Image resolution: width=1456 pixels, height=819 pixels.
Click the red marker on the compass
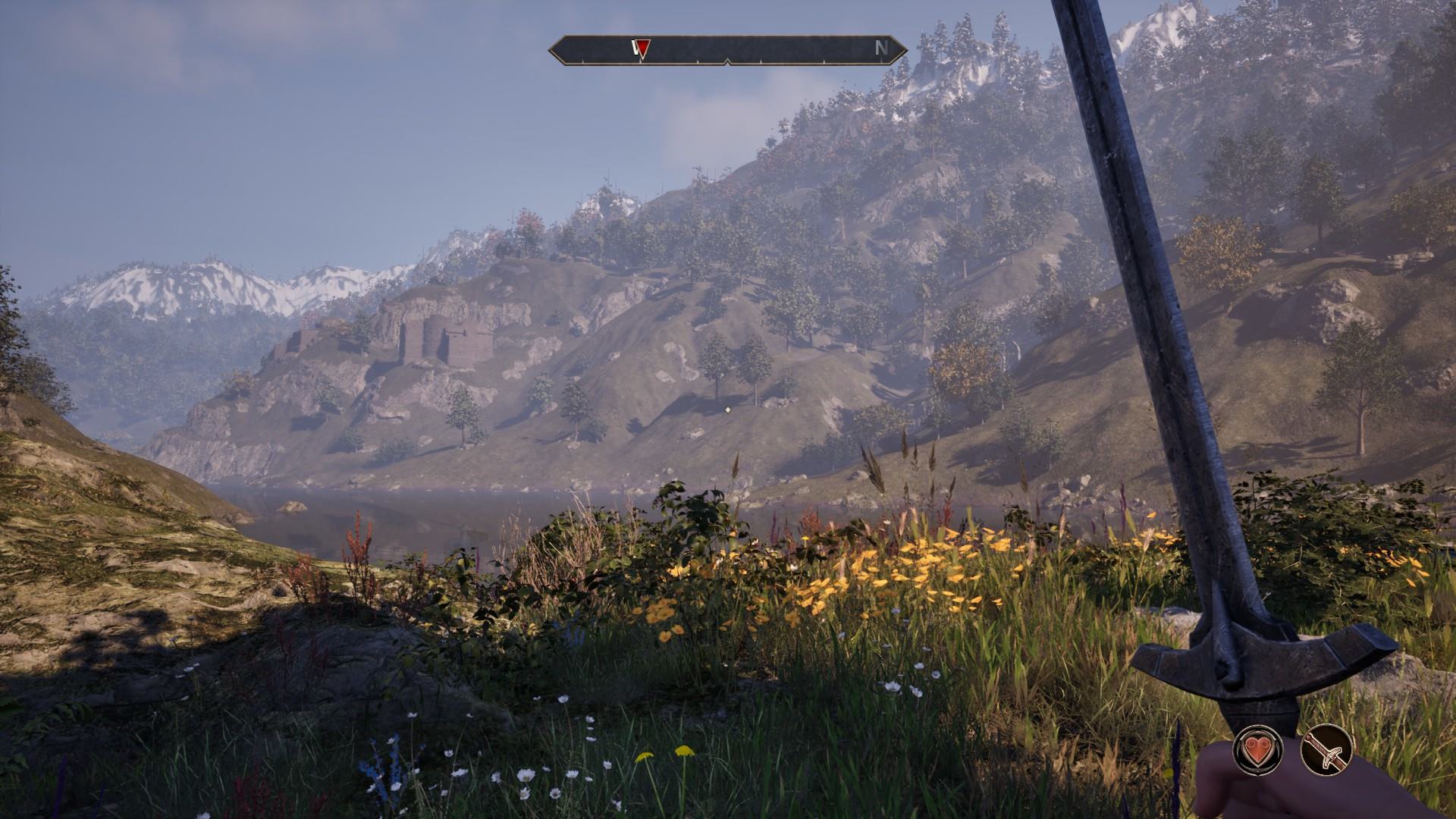coord(642,49)
